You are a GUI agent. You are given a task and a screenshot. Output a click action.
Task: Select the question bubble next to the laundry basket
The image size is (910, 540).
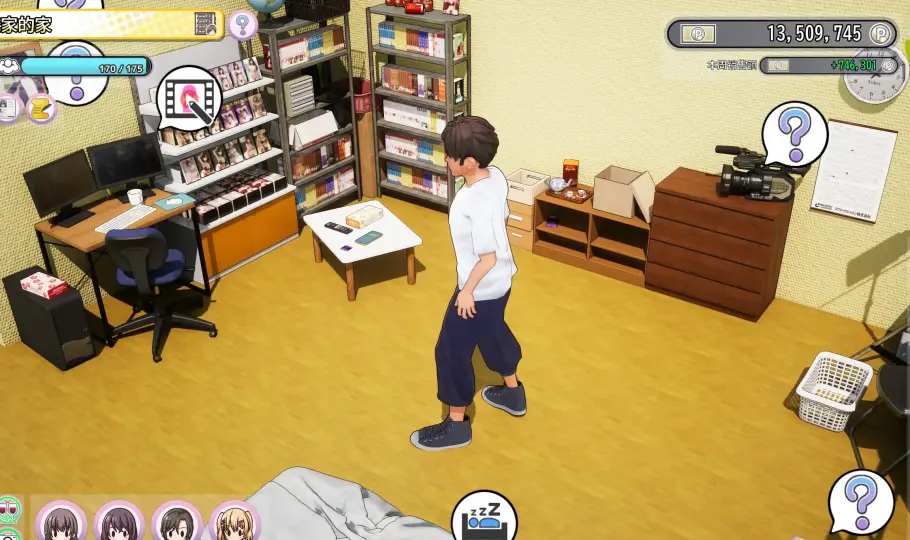point(860,502)
